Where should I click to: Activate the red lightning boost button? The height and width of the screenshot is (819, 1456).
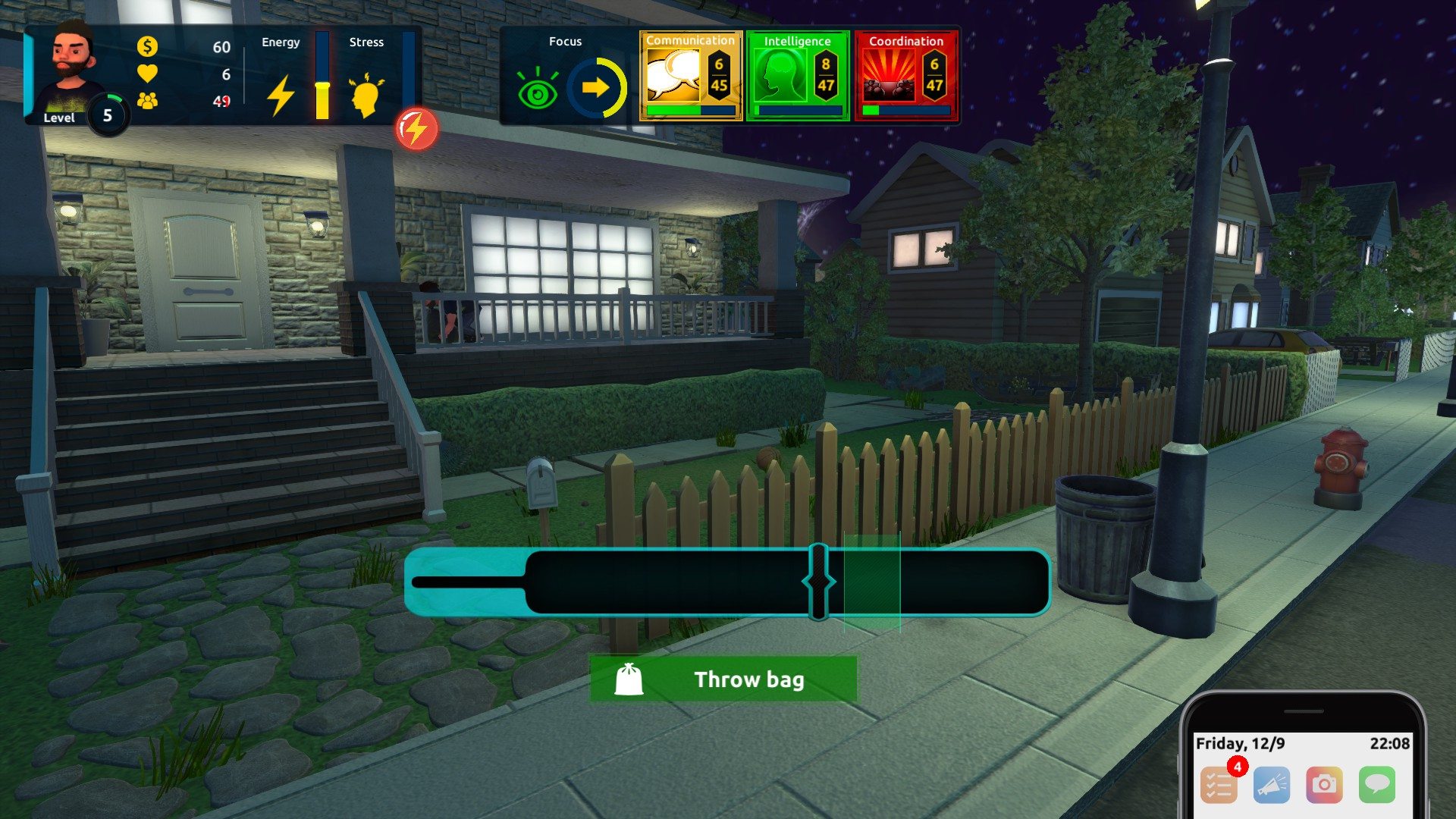click(x=416, y=130)
